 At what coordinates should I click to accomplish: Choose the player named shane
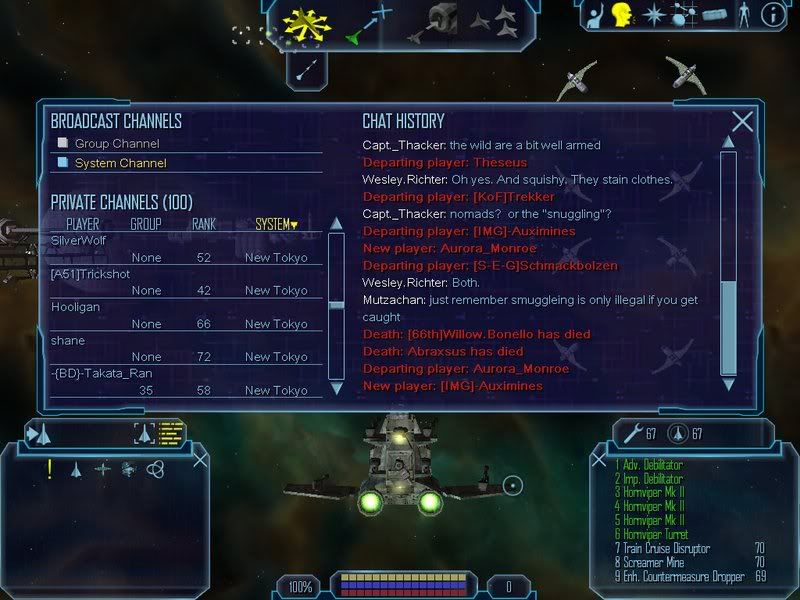pyautogui.click(x=67, y=340)
